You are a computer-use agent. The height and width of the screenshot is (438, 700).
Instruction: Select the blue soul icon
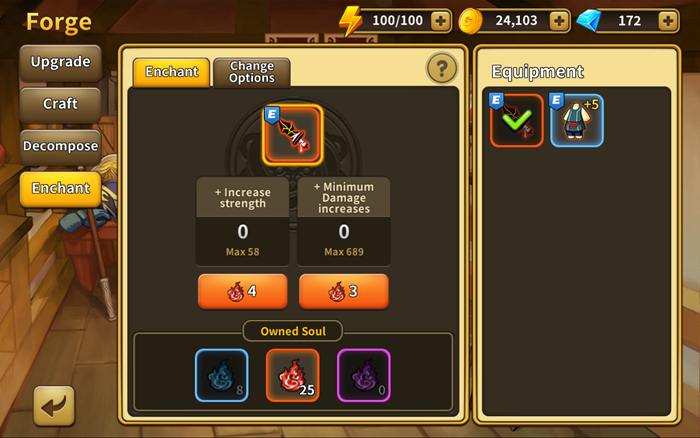click(x=221, y=375)
